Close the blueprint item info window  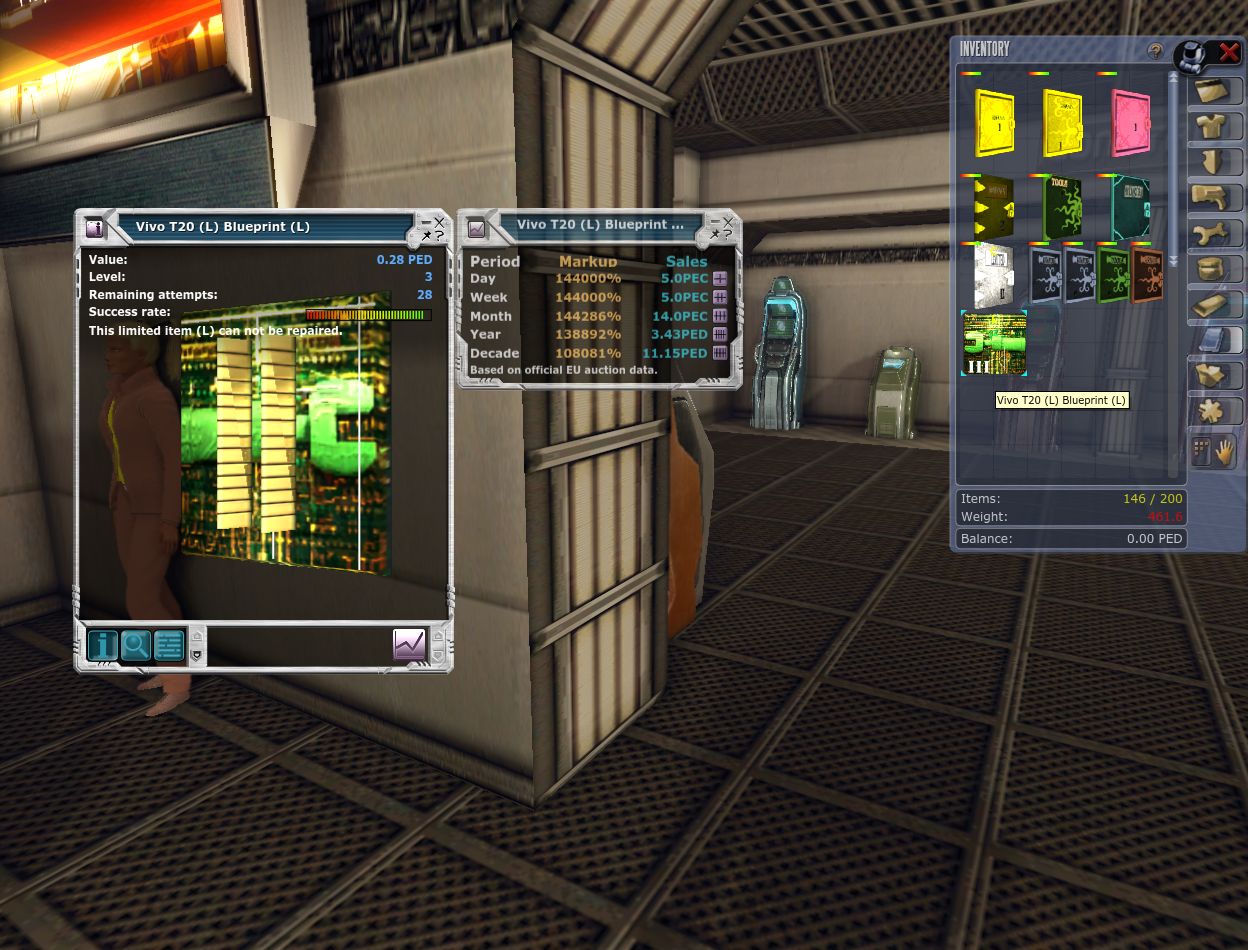click(439, 222)
